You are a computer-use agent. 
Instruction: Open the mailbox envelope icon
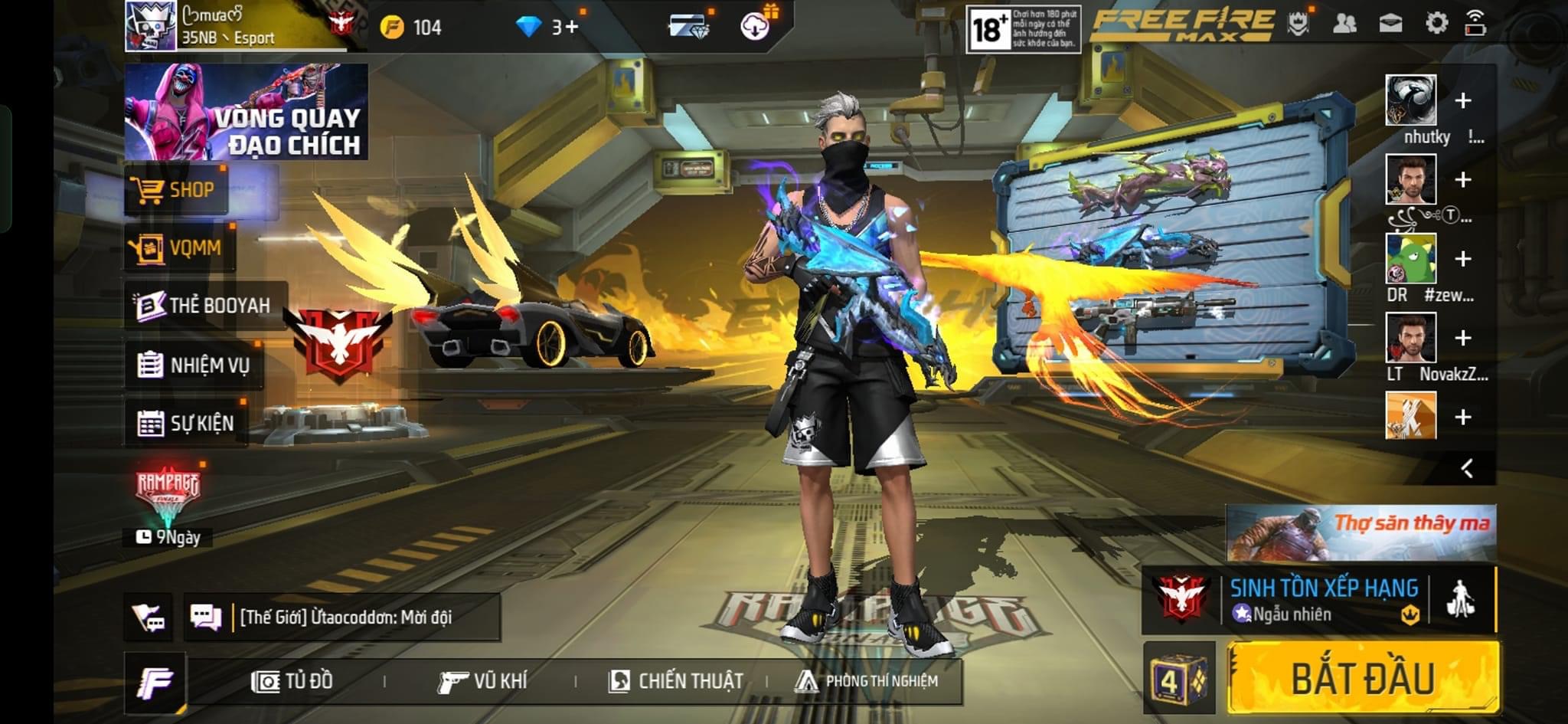pos(1390,23)
